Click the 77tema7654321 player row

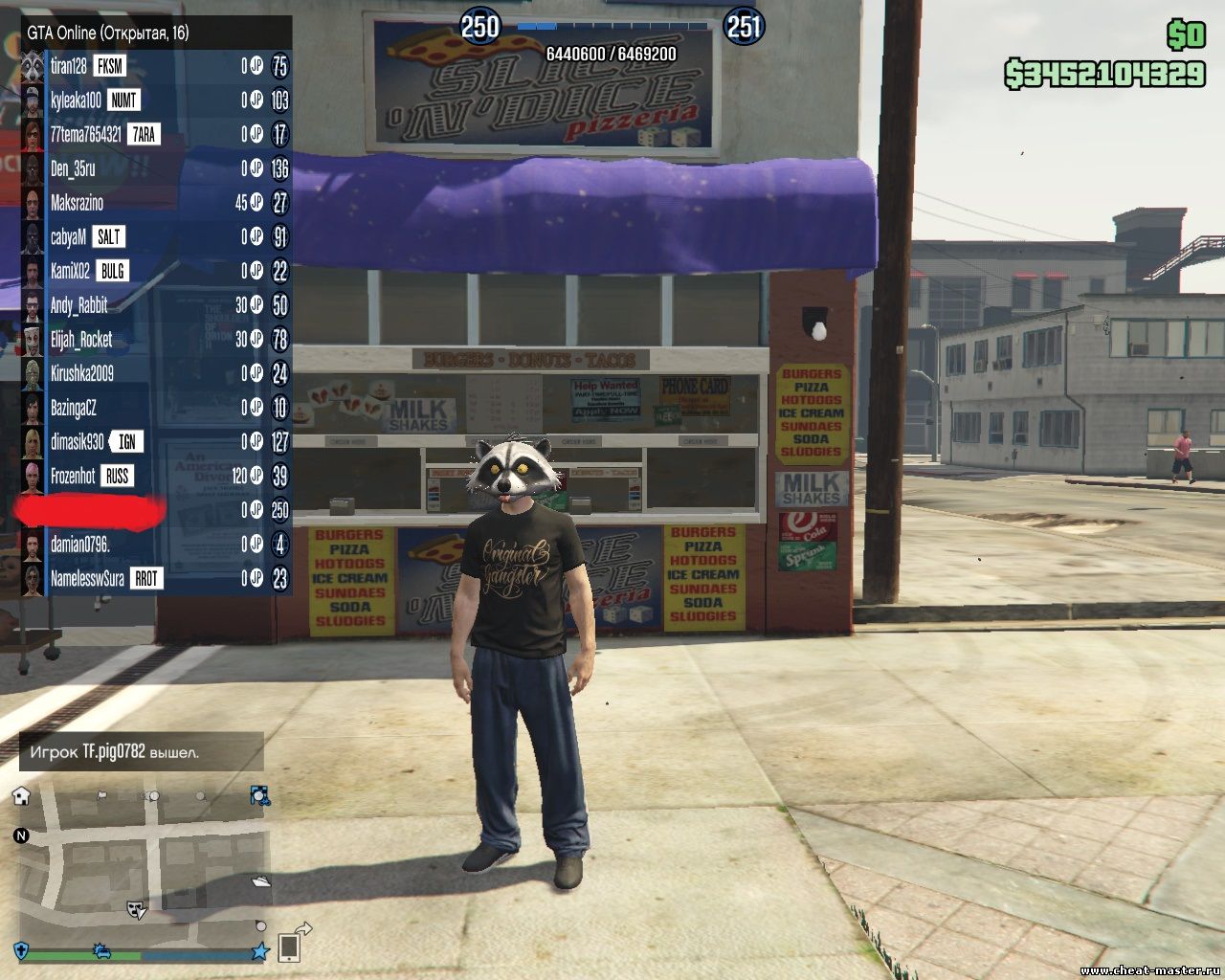tap(86, 135)
